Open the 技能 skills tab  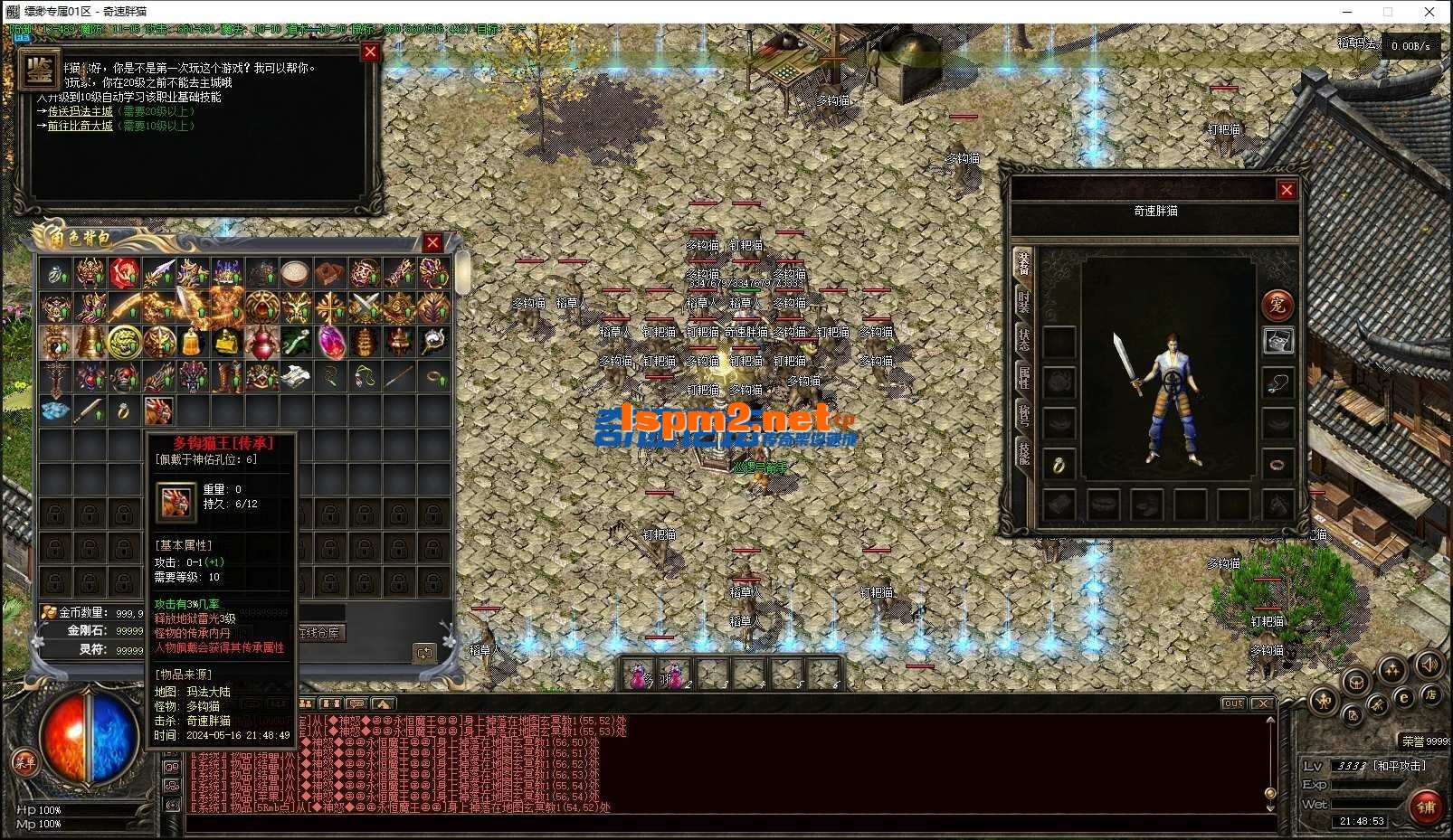[x=1023, y=452]
